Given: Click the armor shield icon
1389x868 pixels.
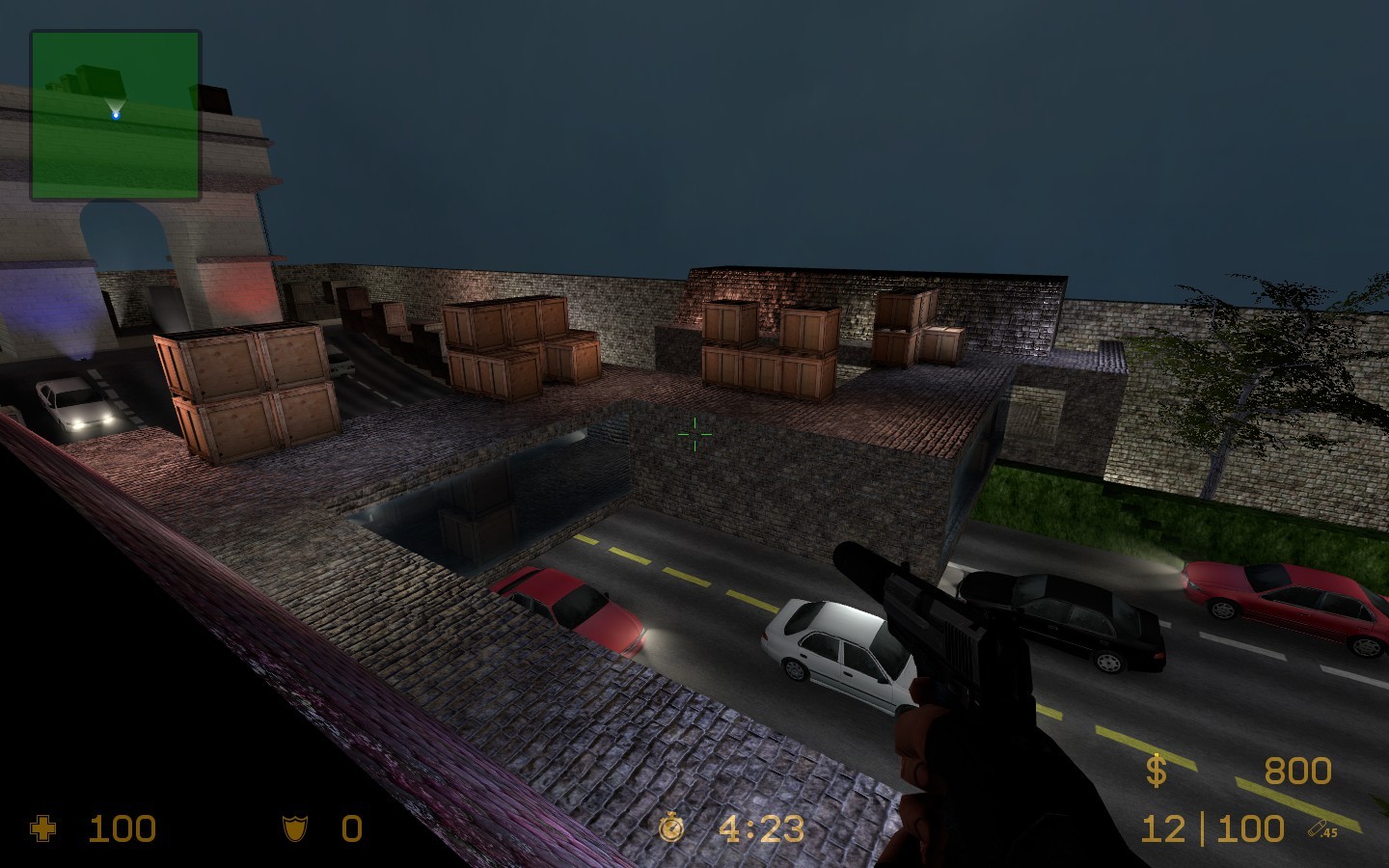Looking at the screenshot, I should pos(295,827).
